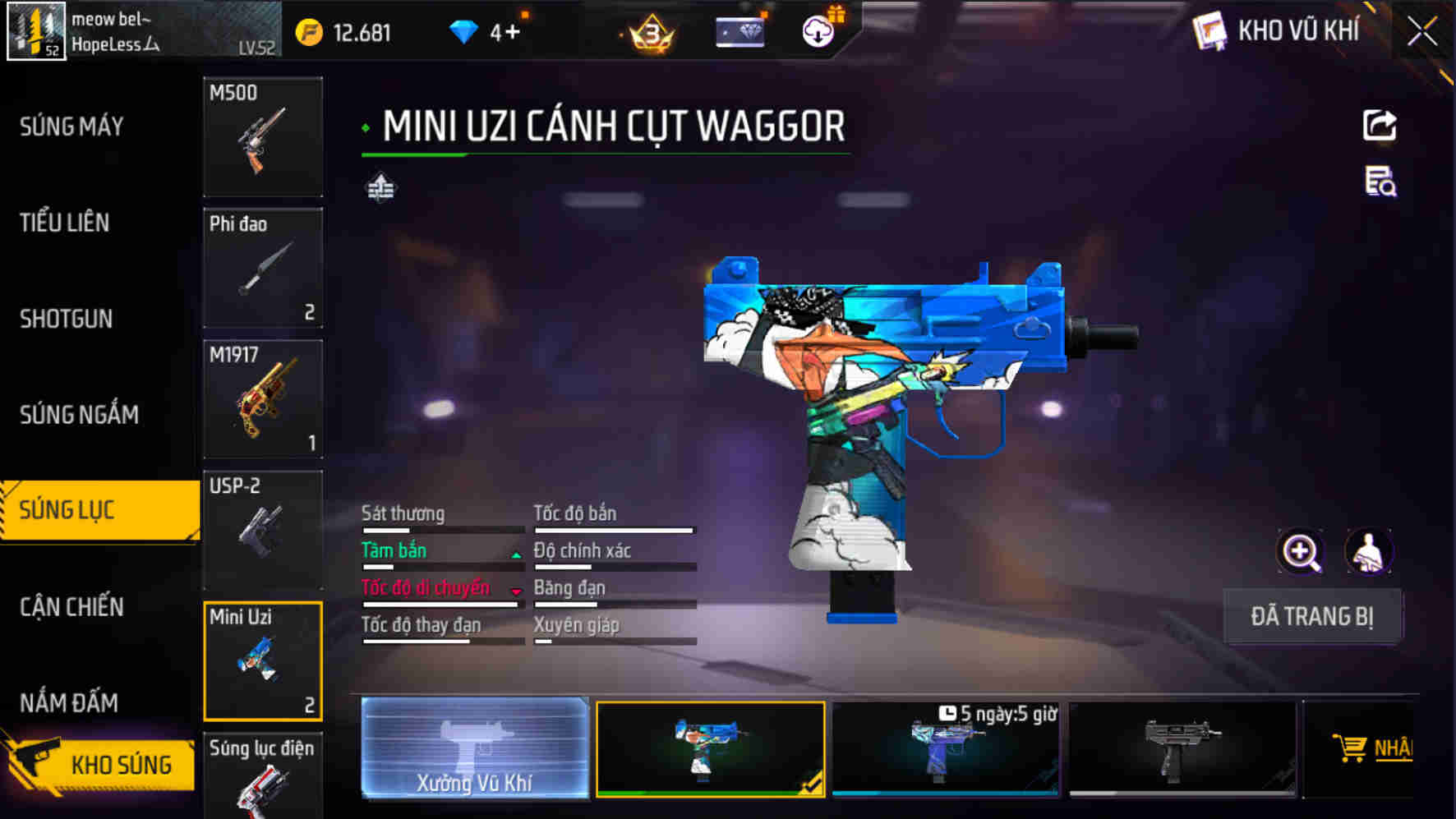Open the Xưởng Vũ Khí tile
Viewport: 1456px width, 819px height.
(475, 748)
